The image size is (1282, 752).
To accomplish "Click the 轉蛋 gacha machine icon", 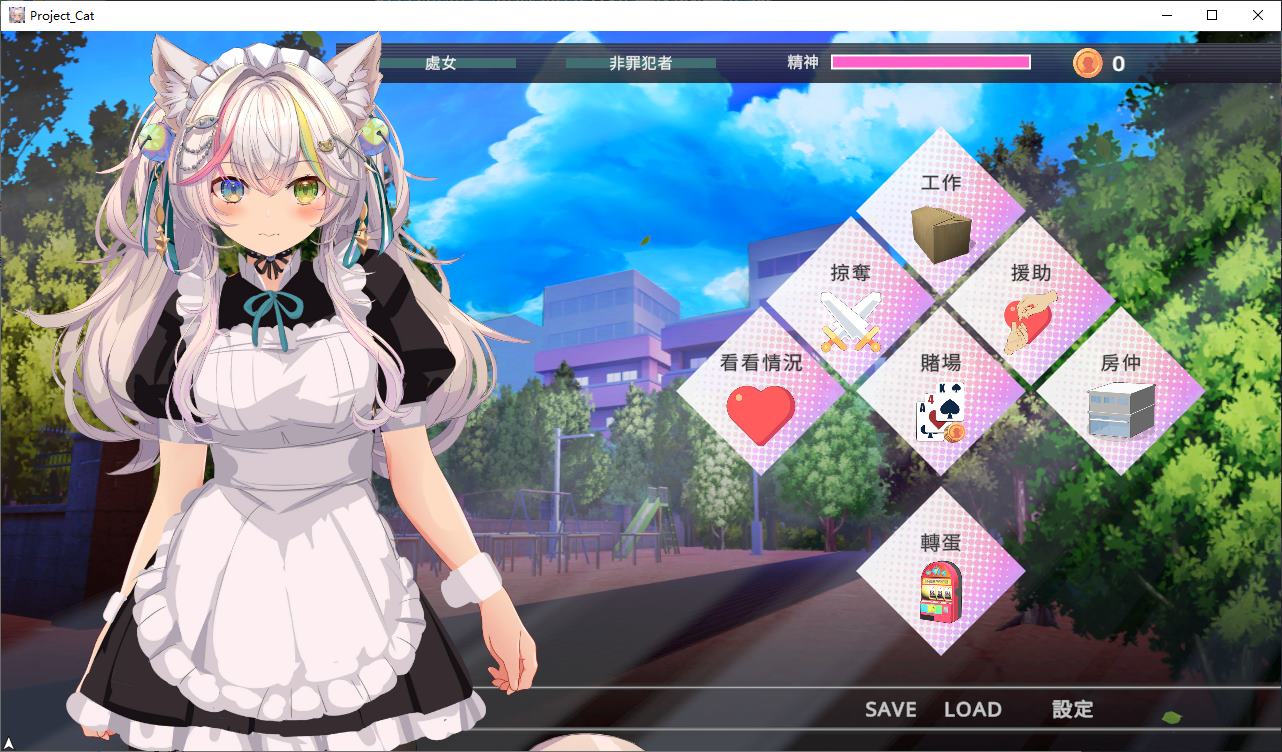I will pos(941,592).
